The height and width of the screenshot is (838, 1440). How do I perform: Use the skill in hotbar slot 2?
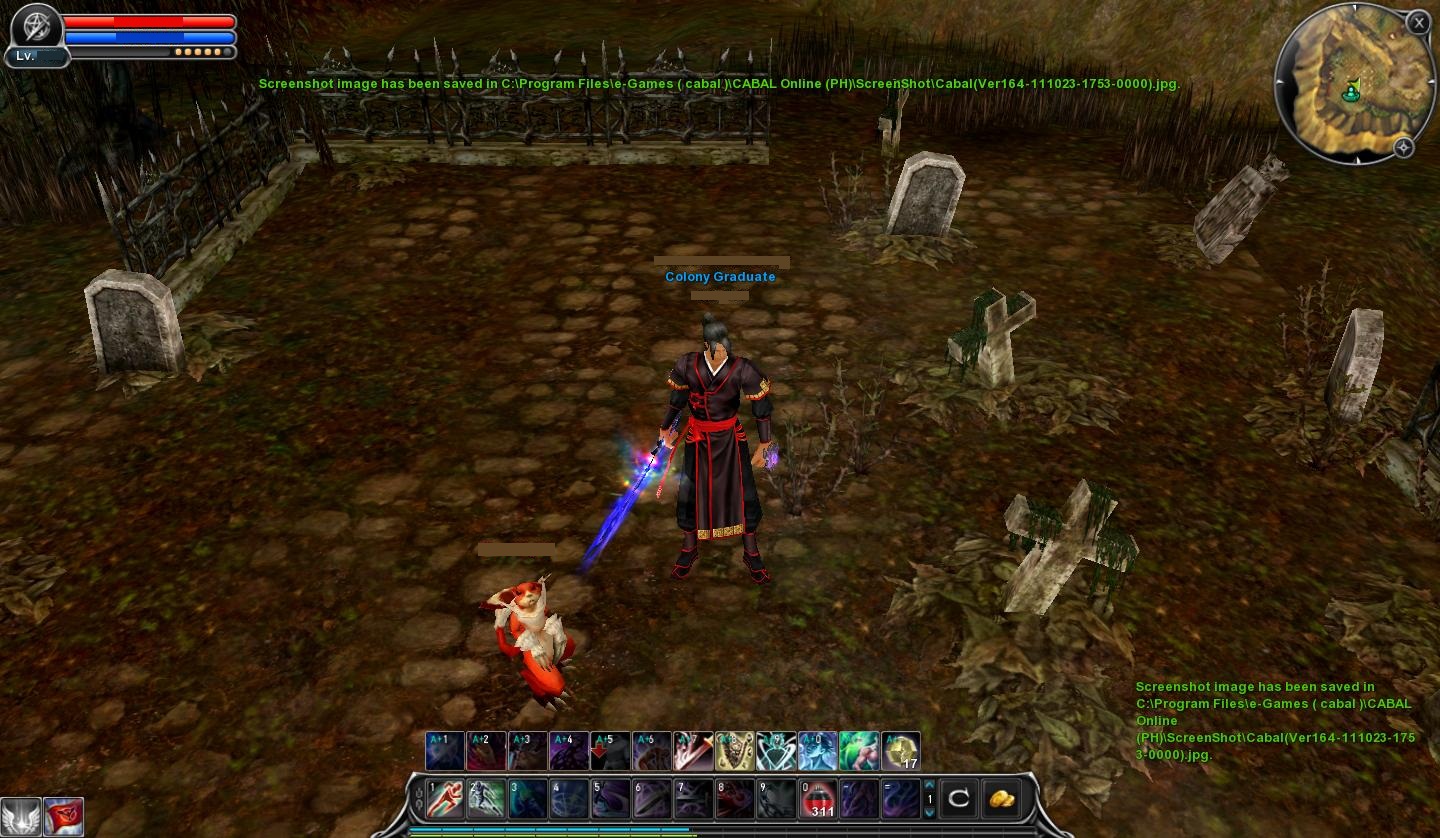click(x=487, y=800)
